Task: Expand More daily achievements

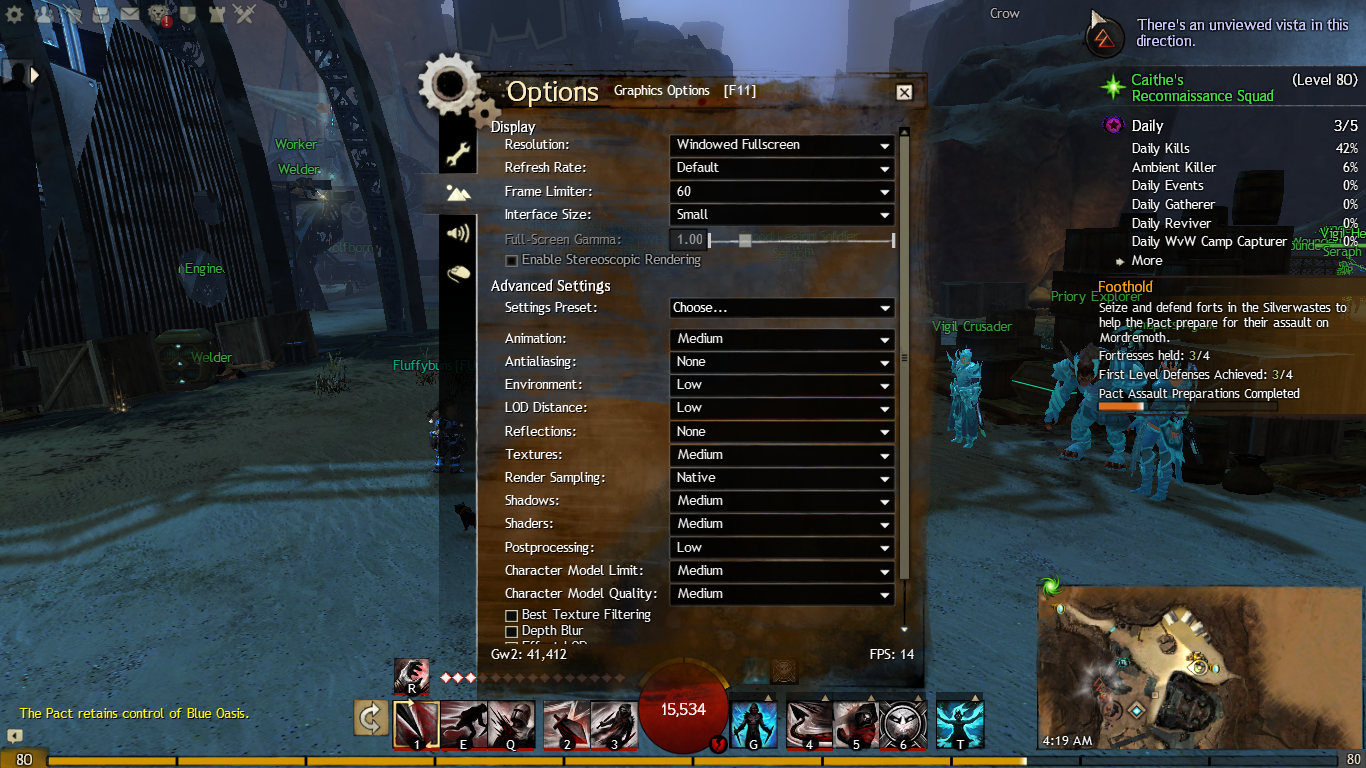Action: click(1146, 261)
